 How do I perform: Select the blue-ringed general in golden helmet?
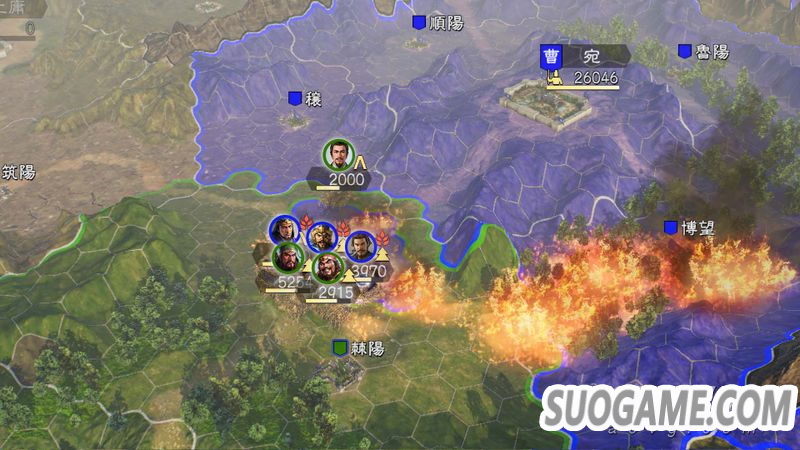[x=320, y=236]
